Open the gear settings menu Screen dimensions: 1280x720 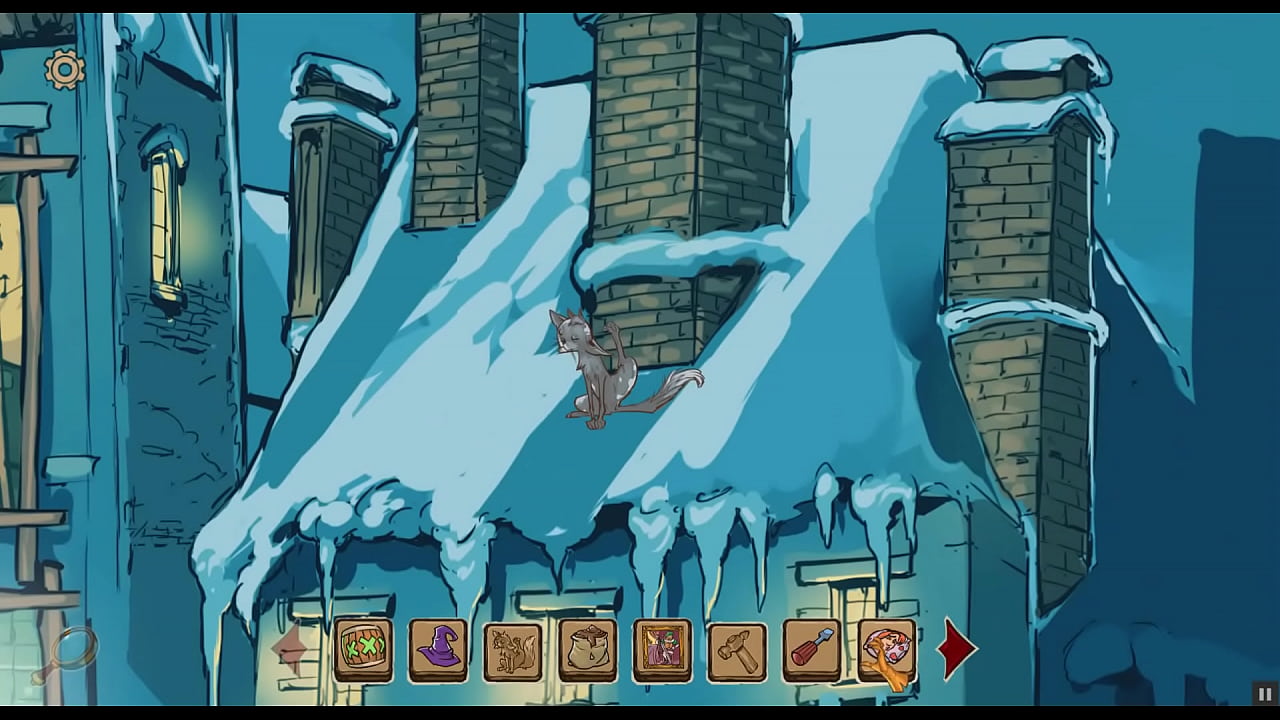coord(65,70)
